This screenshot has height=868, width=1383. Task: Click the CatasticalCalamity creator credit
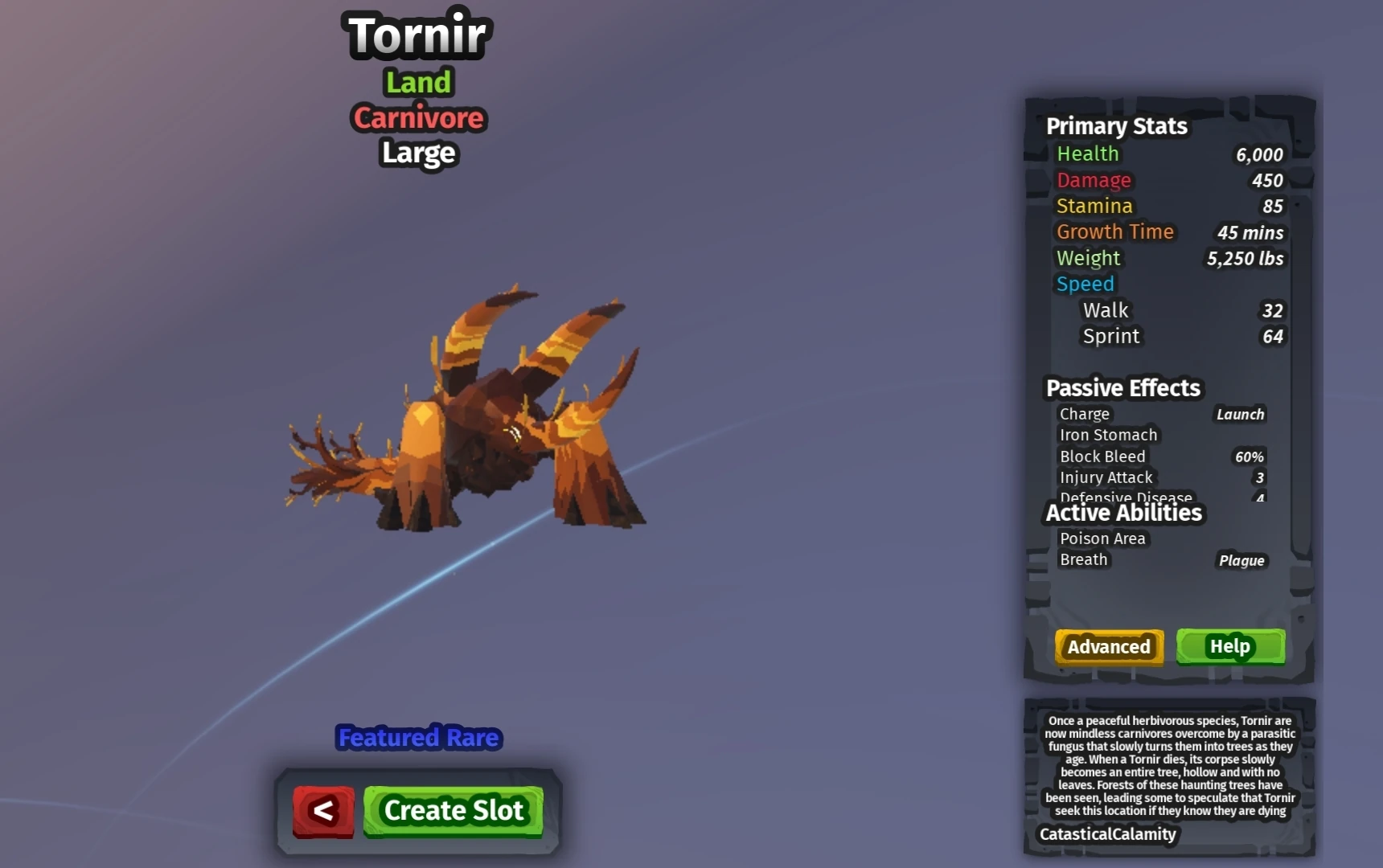1107,835
